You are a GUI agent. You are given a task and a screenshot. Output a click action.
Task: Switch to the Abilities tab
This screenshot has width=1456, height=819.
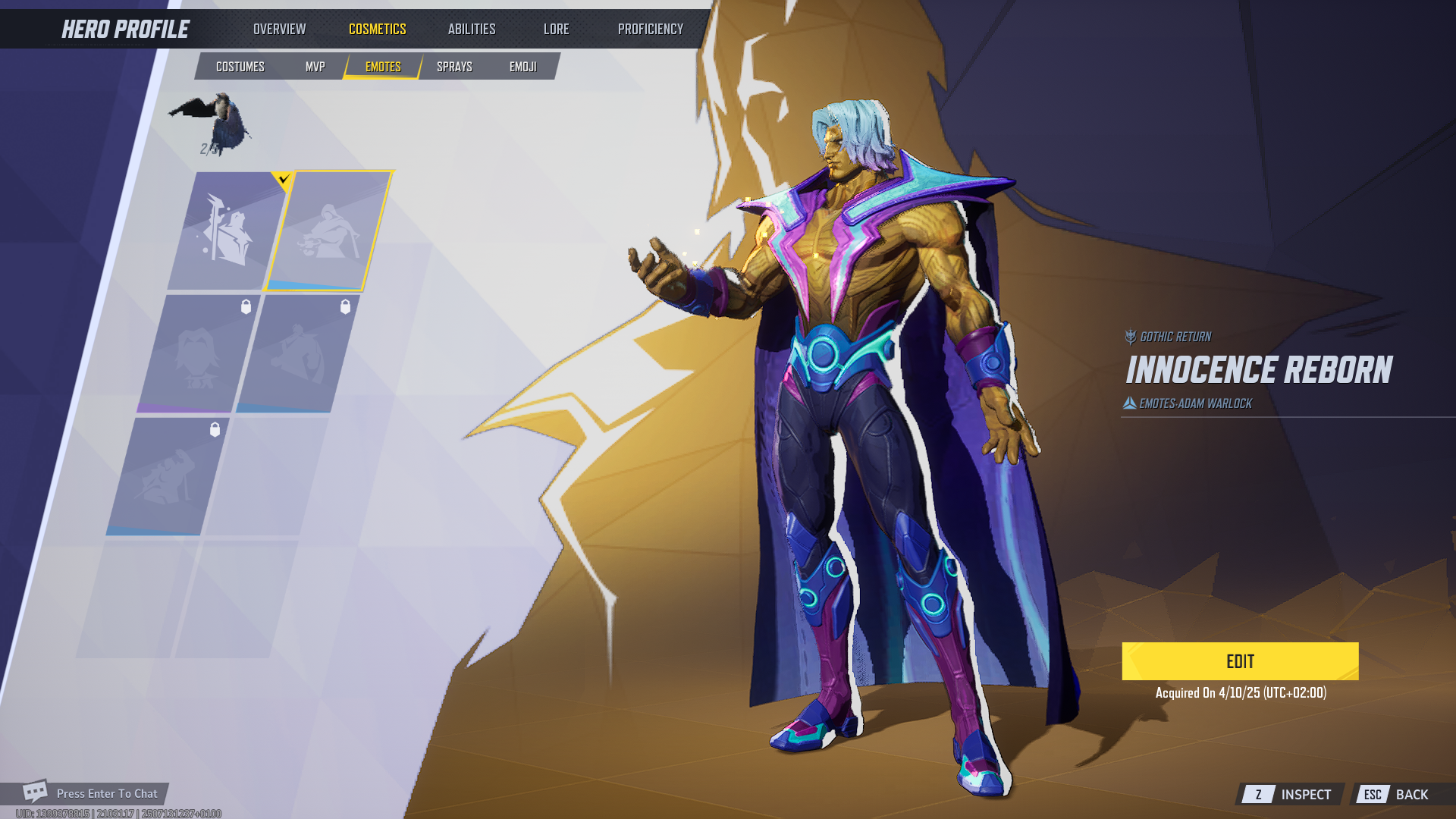pos(471,29)
